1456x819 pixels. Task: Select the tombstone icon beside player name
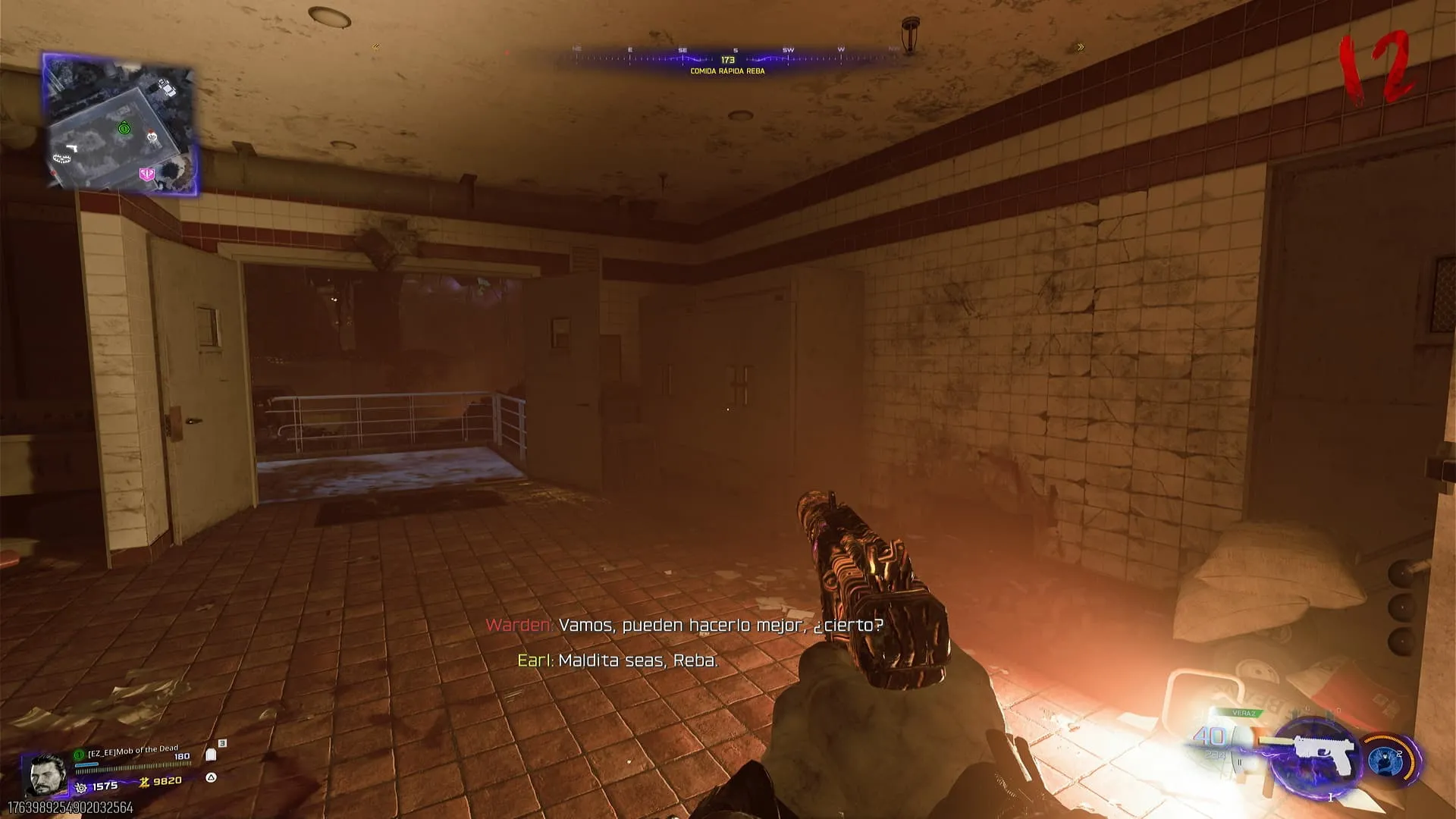pyautogui.click(x=212, y=755)
